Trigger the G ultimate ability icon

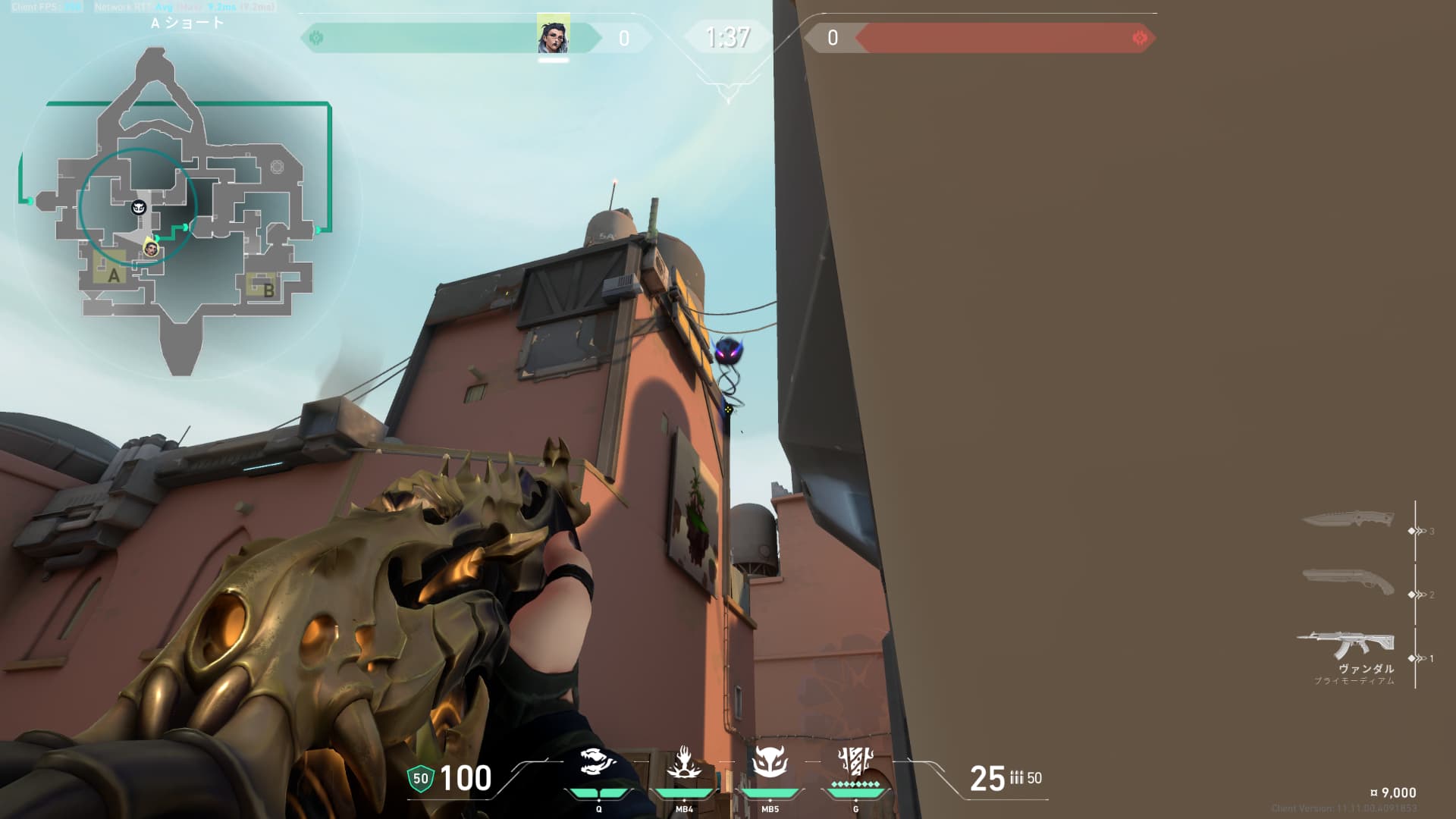(855, 761)
